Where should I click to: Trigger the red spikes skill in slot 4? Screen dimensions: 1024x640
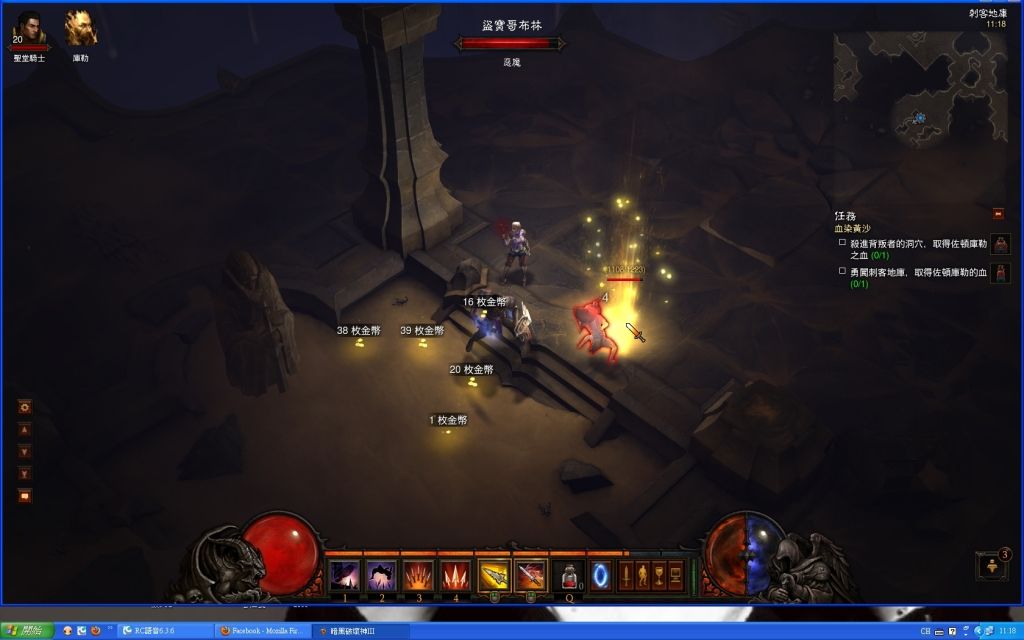pyautogui.click(x=455, y=575)
